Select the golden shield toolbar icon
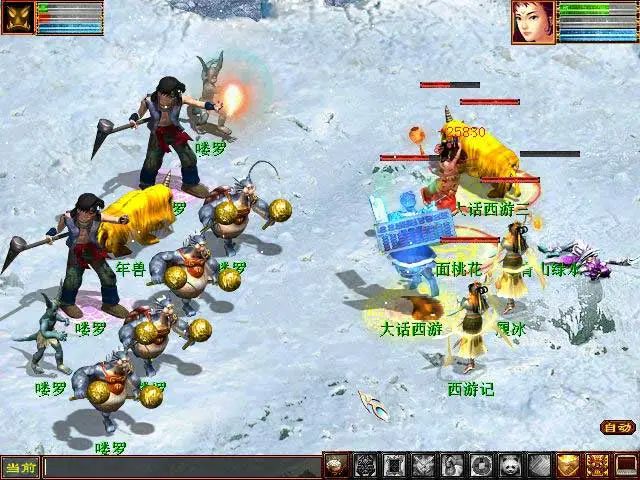The height and width of the screenshot is (480, 640). 568,465
